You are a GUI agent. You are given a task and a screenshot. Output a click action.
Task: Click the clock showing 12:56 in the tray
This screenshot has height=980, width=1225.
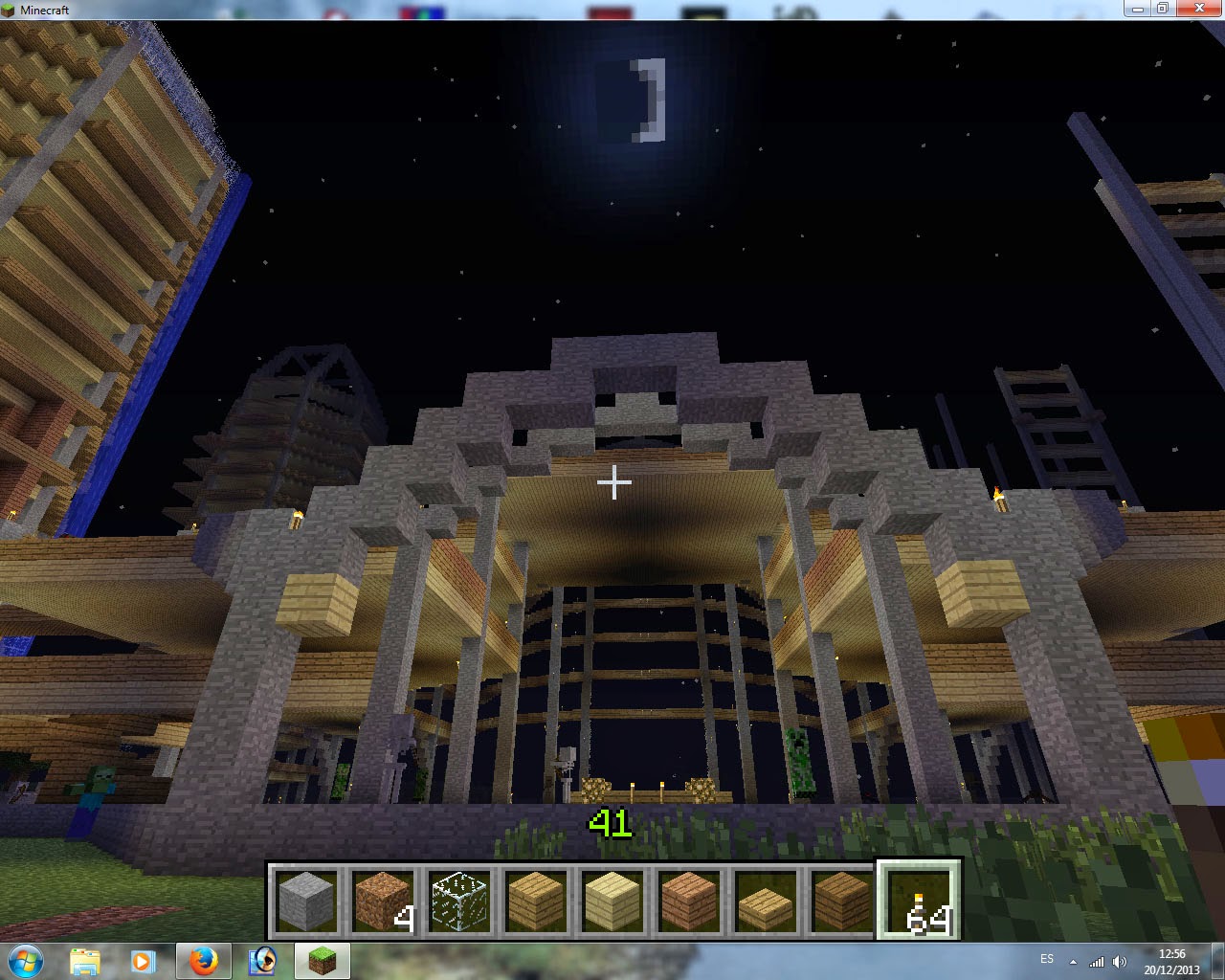[x=1169, y=961]
